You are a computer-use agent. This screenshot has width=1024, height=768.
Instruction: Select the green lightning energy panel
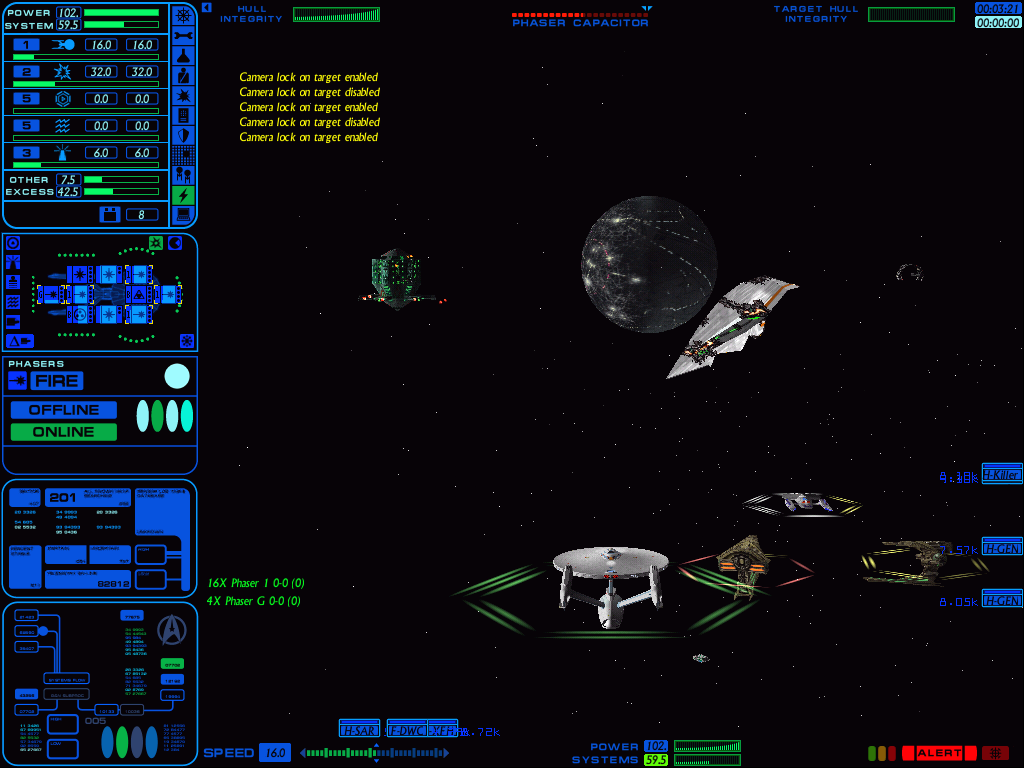183,195
